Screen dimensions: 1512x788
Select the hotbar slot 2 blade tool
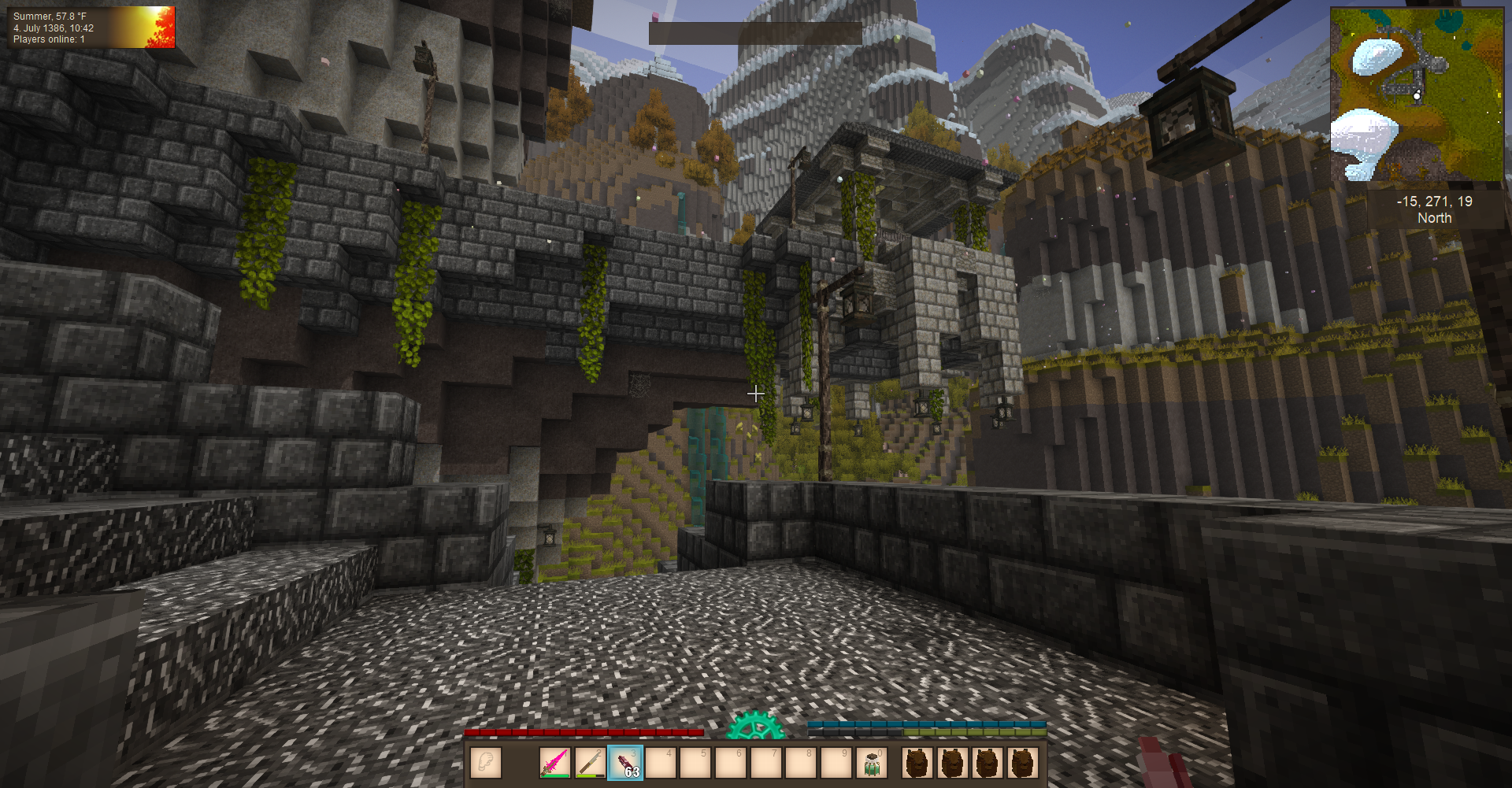point(591,763)
